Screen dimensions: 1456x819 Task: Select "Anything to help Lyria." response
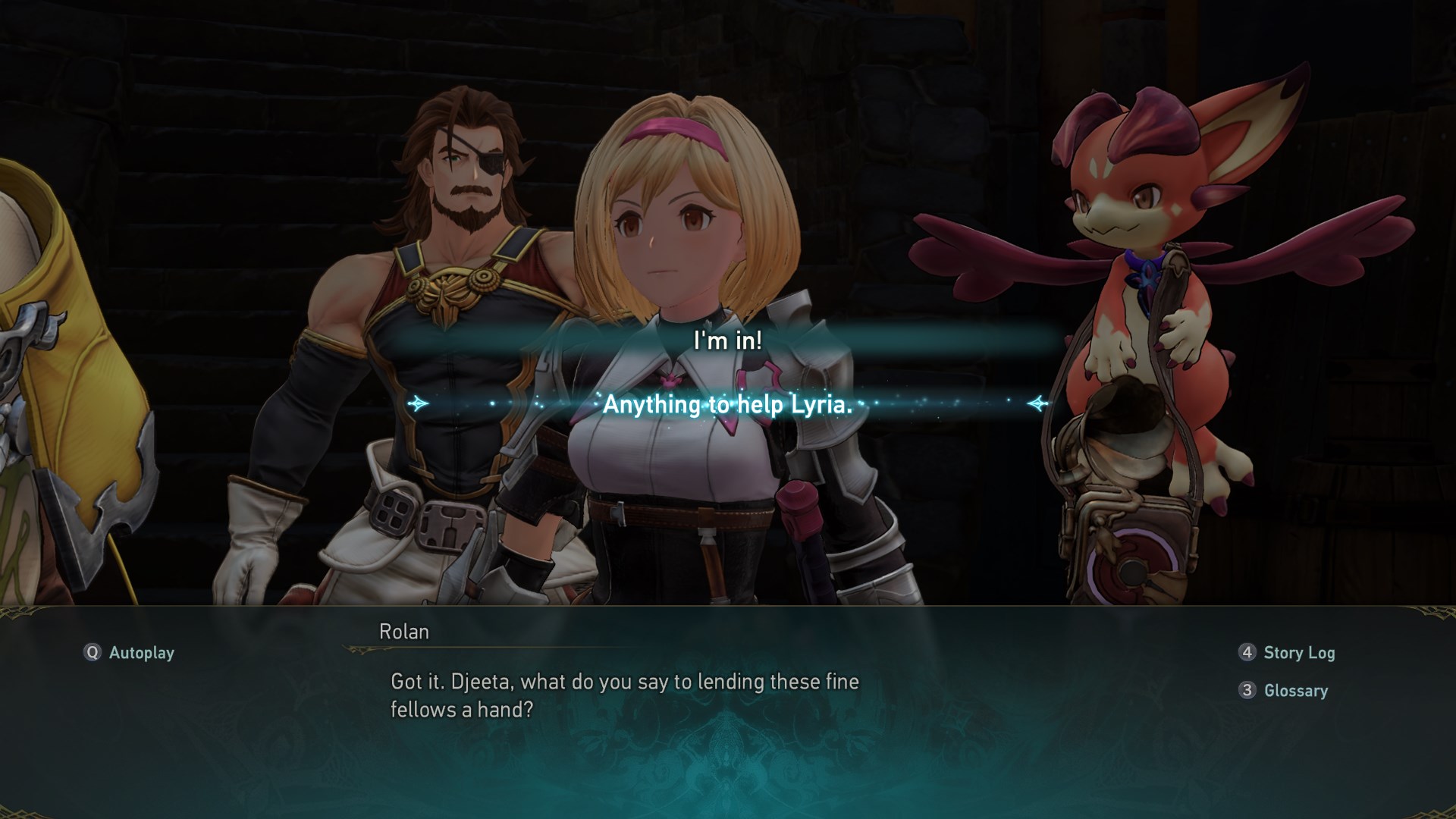click(727, 404)
